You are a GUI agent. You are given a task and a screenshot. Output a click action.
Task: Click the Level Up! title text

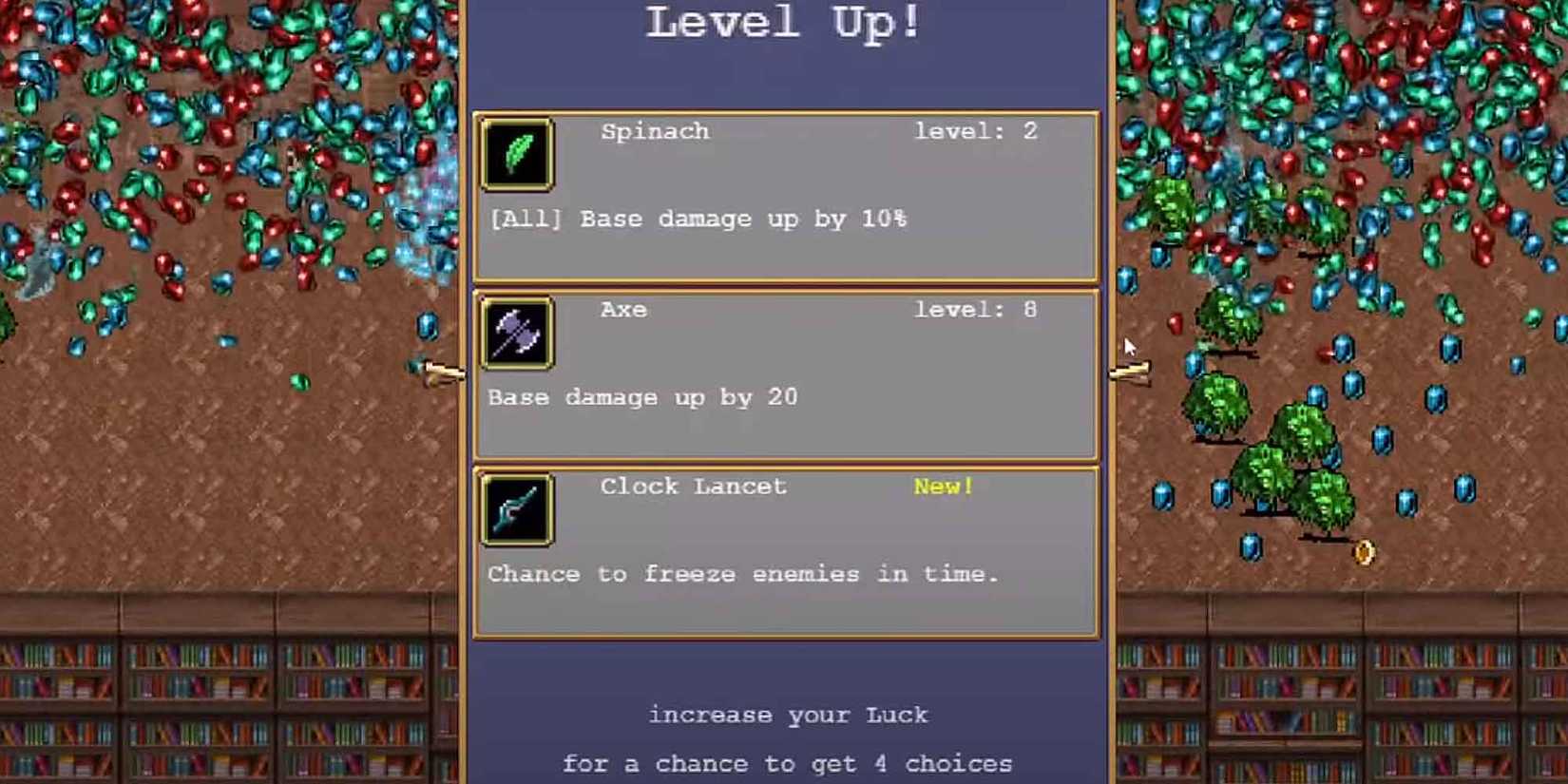(782, 24)
